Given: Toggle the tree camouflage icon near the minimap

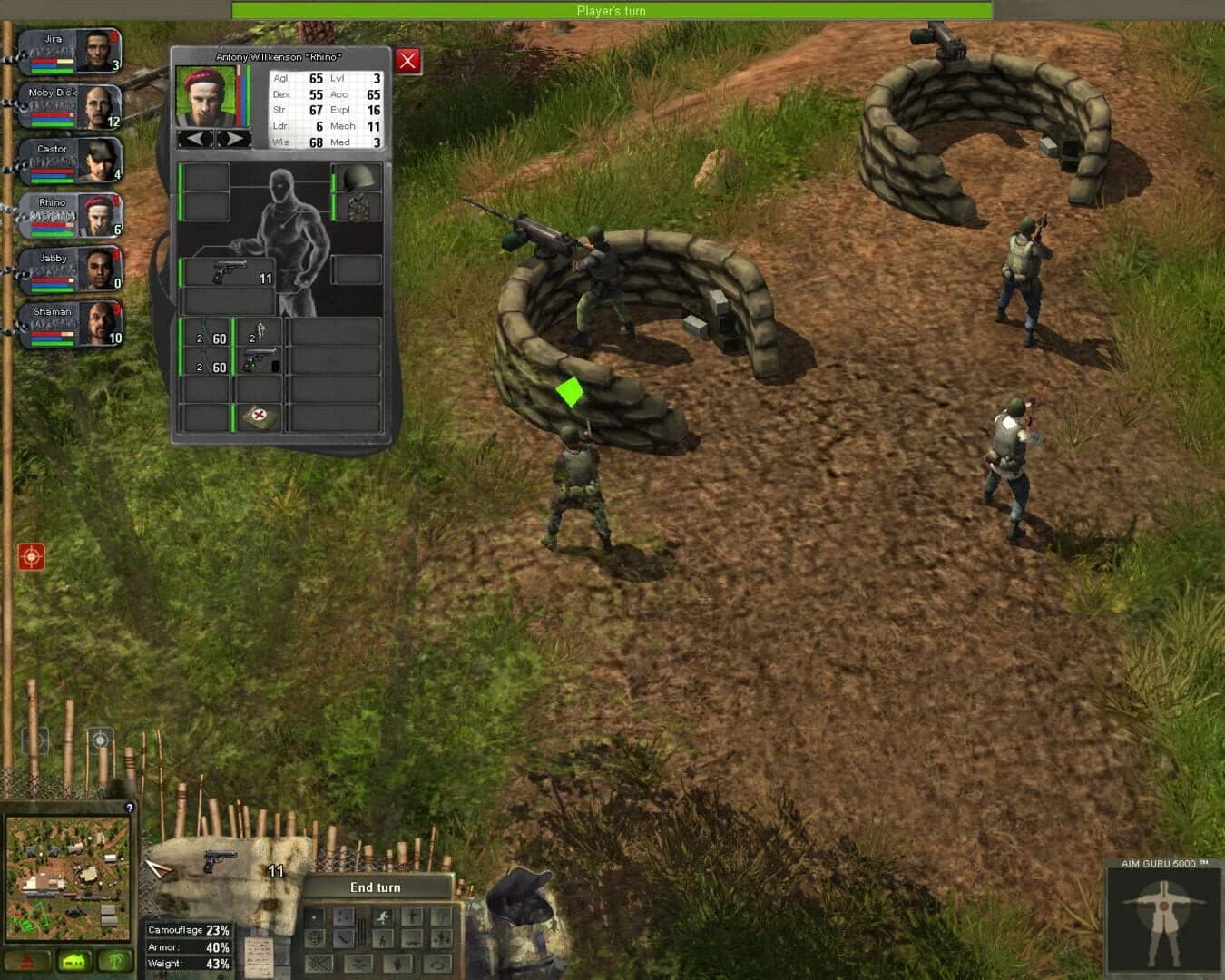Looking at the screenshot, I should click(114, 960).
